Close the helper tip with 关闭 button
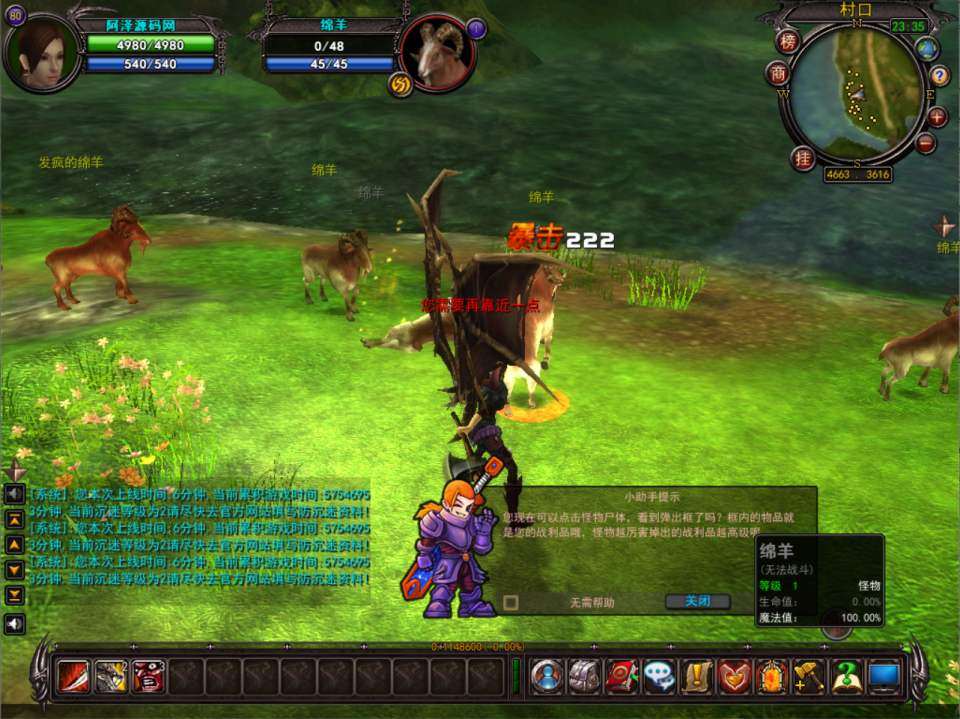Screen dimensions: 960x719 coord(697,602)
